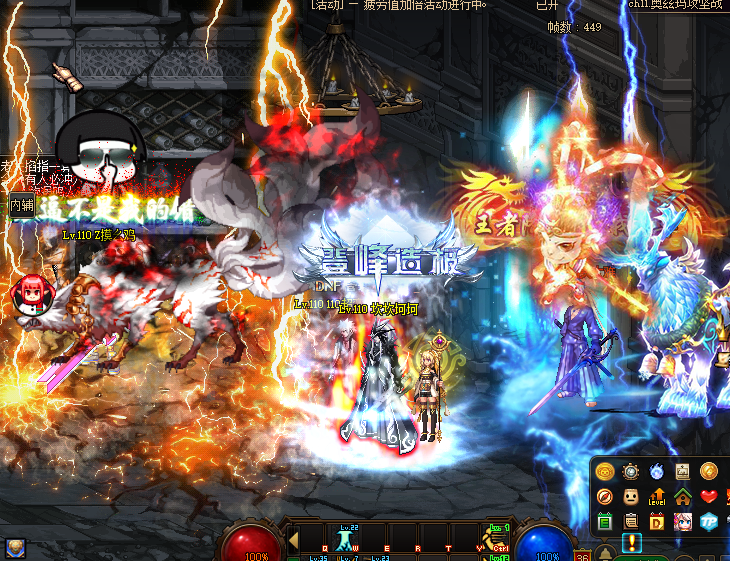Click the 内辅 tag button
This screenshot has width=730, height=561.
(22, 205)
